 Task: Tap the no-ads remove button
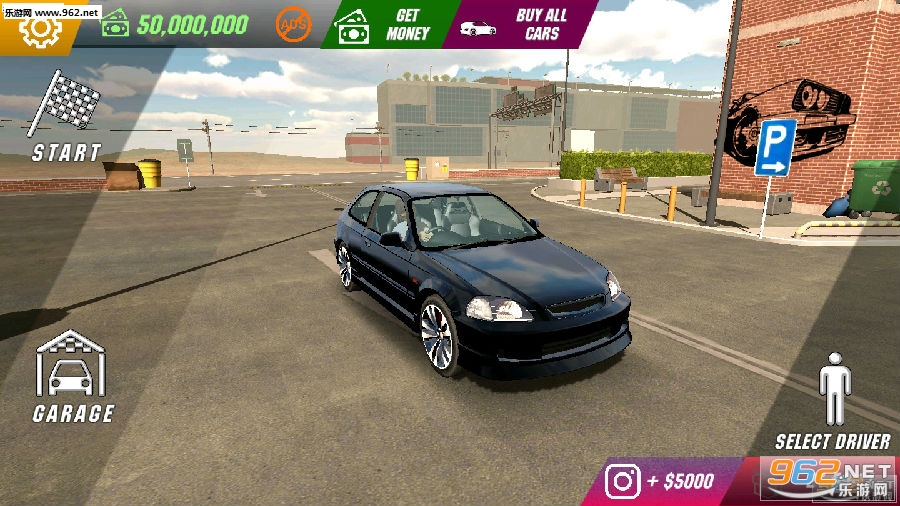coord(293,24)
